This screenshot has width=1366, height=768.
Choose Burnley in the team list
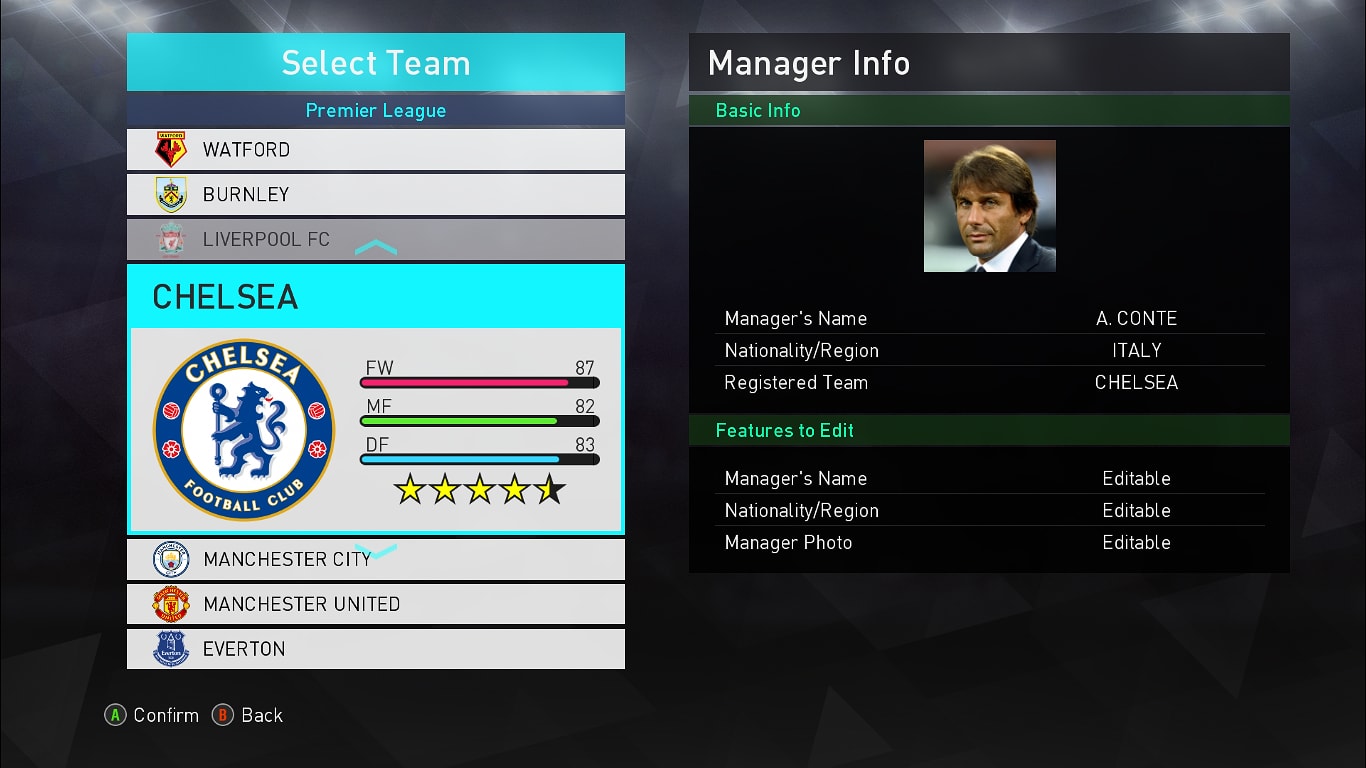point(375,194)
